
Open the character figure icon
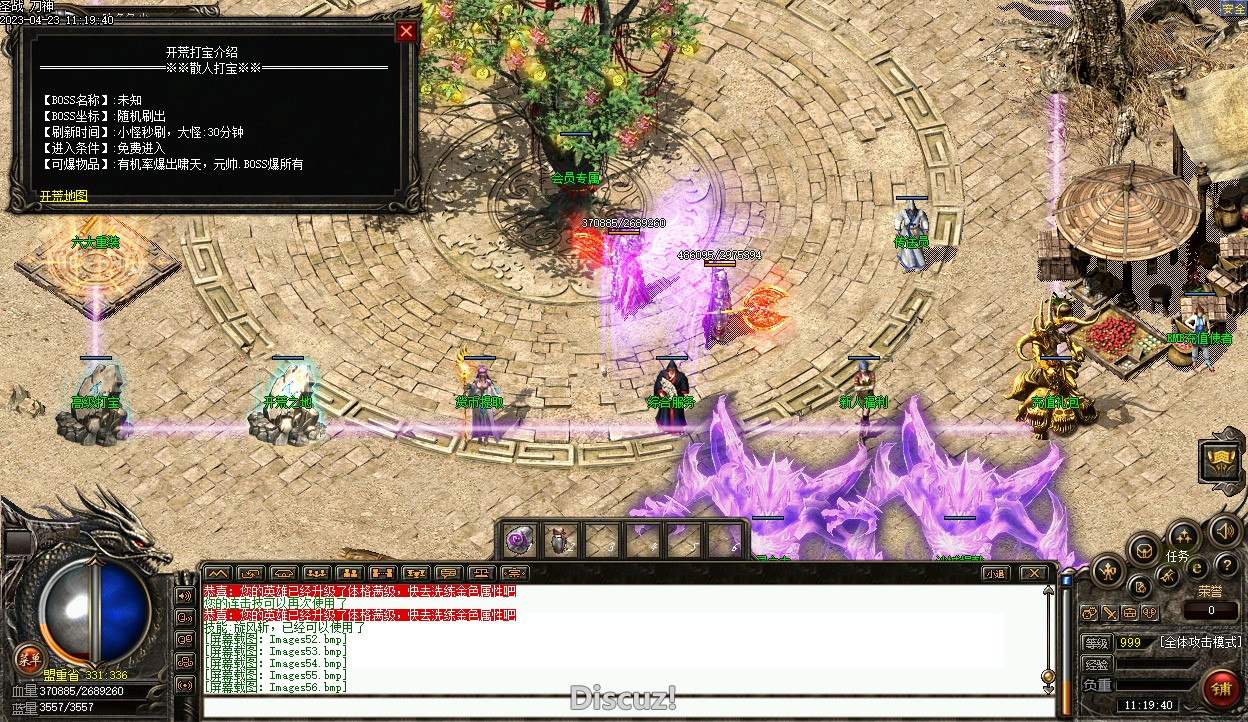coord(1108,572)
